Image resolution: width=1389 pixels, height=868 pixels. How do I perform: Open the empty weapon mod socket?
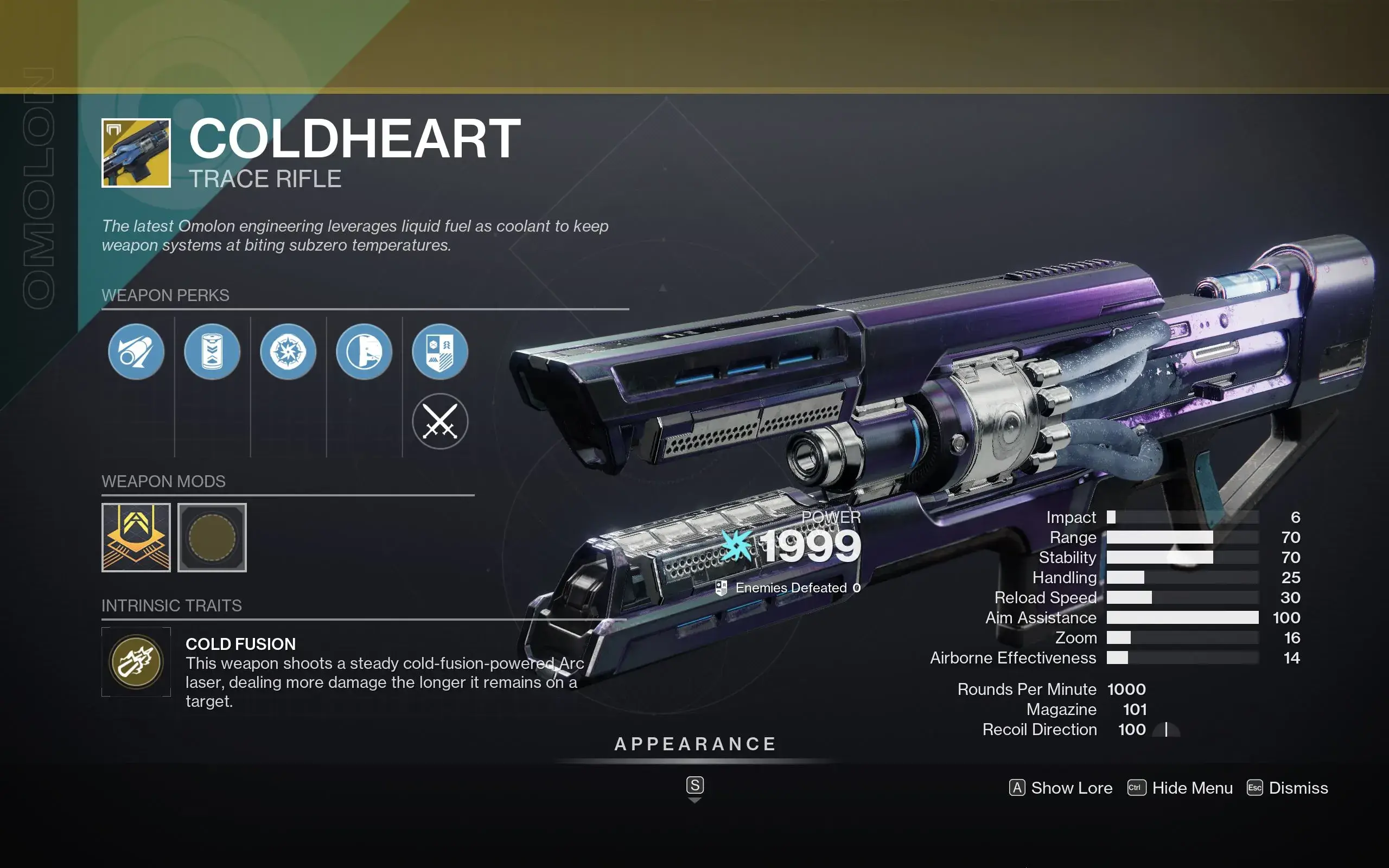(x=212, y=538)
